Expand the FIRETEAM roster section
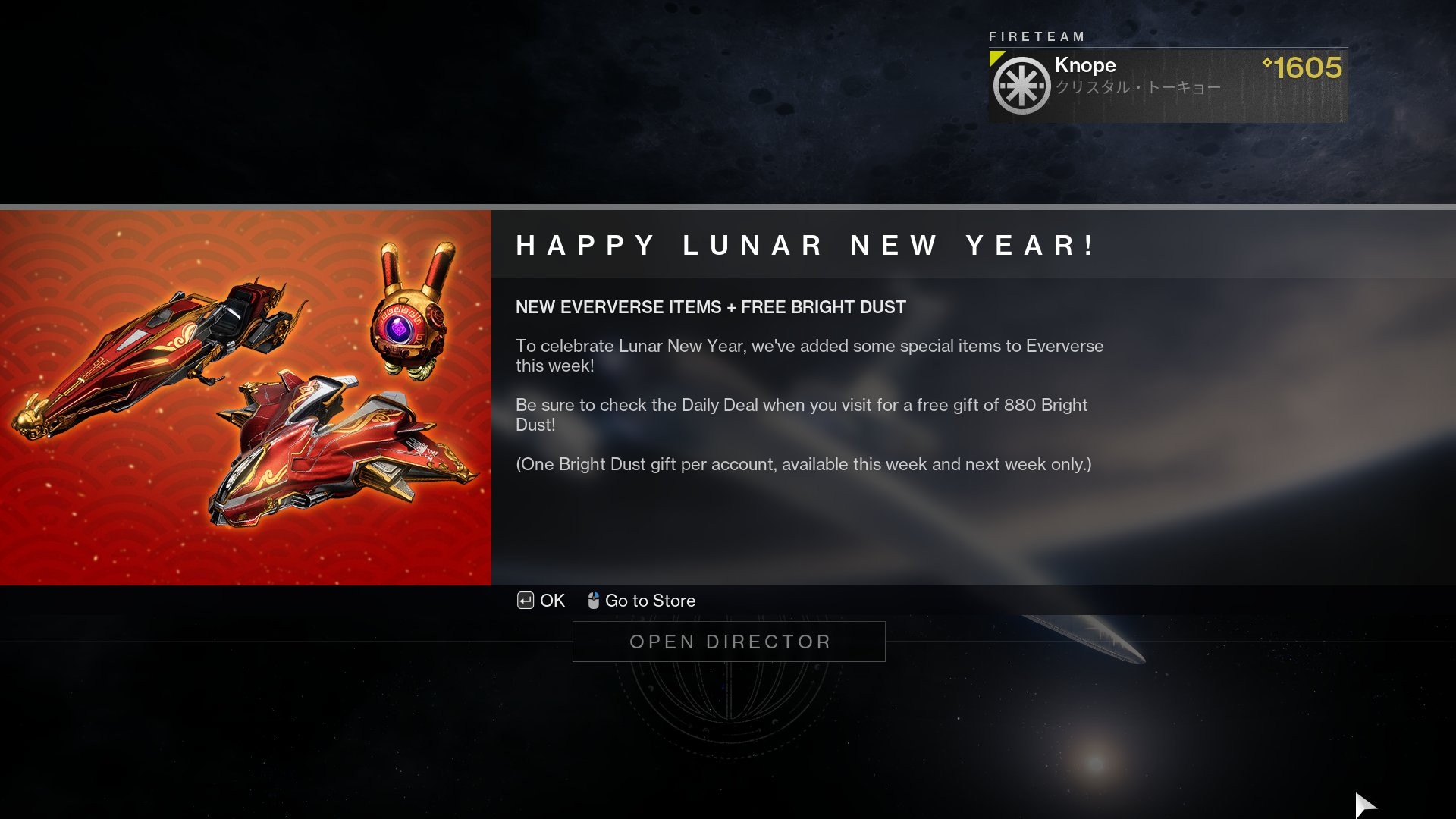This screenshot has width=1456, height=819. [x=1037, y=36]
